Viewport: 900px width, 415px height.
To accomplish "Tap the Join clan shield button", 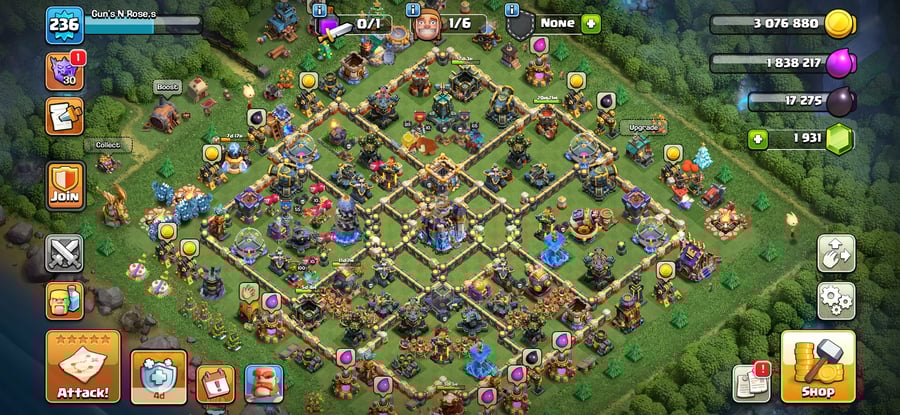I will coord(66,184).
